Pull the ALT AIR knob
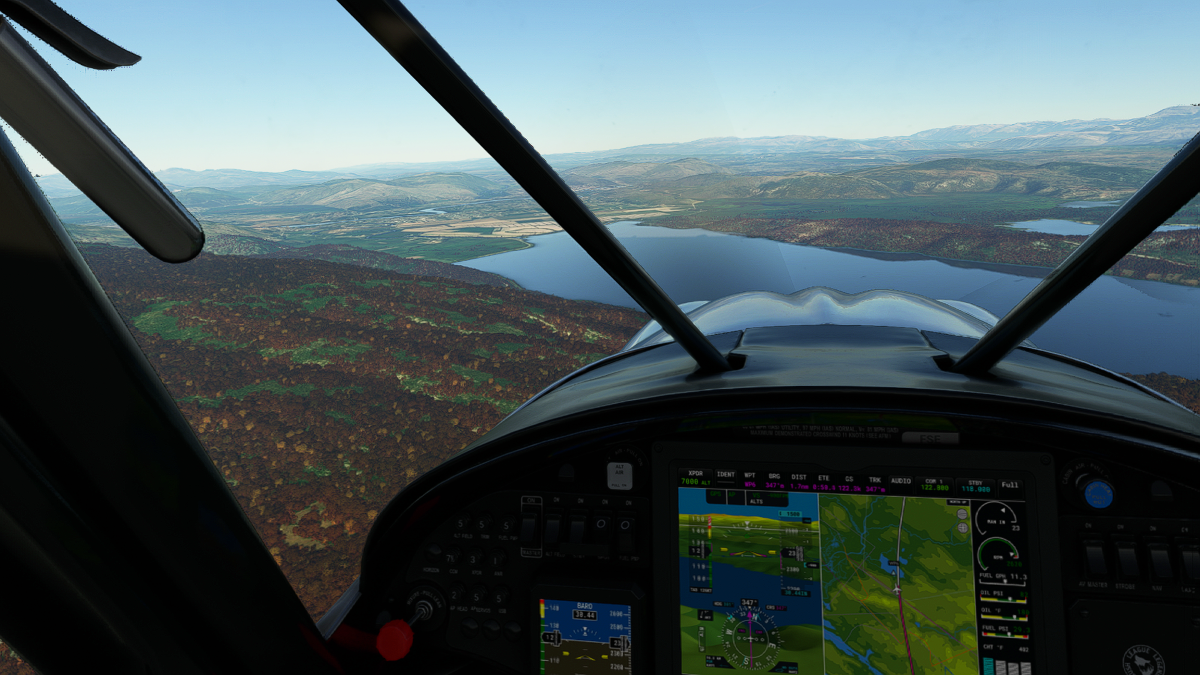The width and height of the screenshot is (1200, 675). 619,475
